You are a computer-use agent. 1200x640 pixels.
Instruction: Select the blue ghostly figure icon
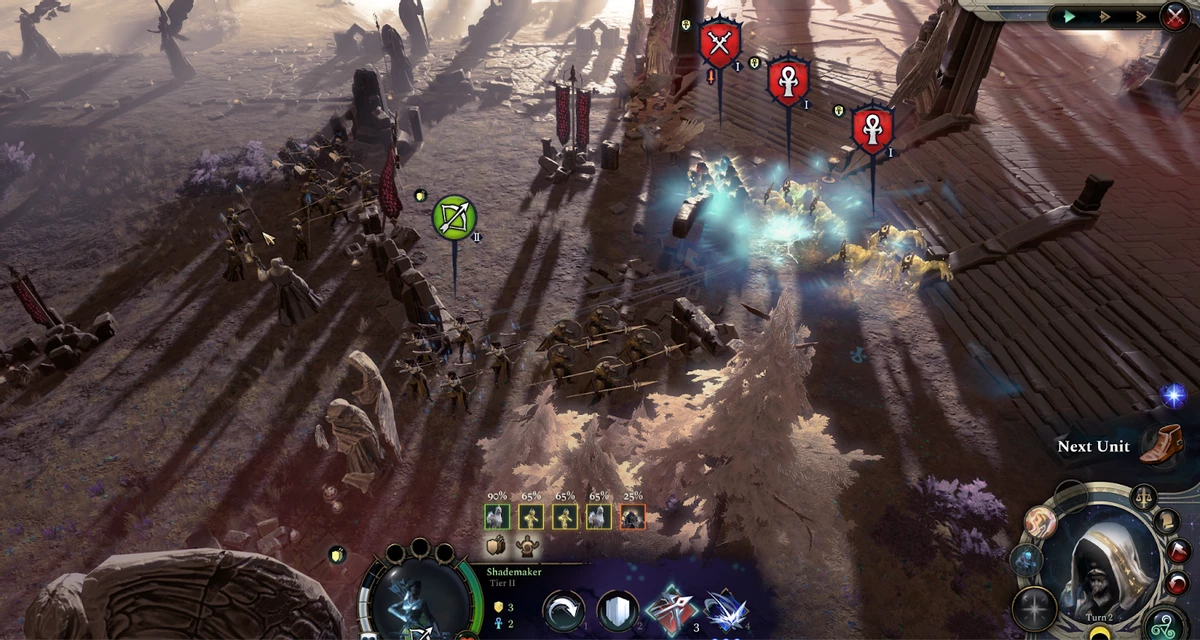[x=1026, y=560]
